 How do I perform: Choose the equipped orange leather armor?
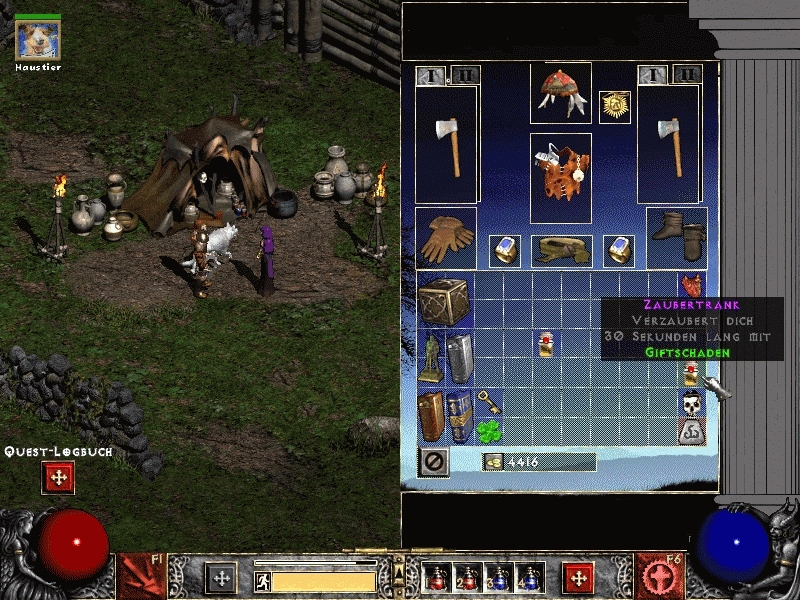(x=560, y=178)
